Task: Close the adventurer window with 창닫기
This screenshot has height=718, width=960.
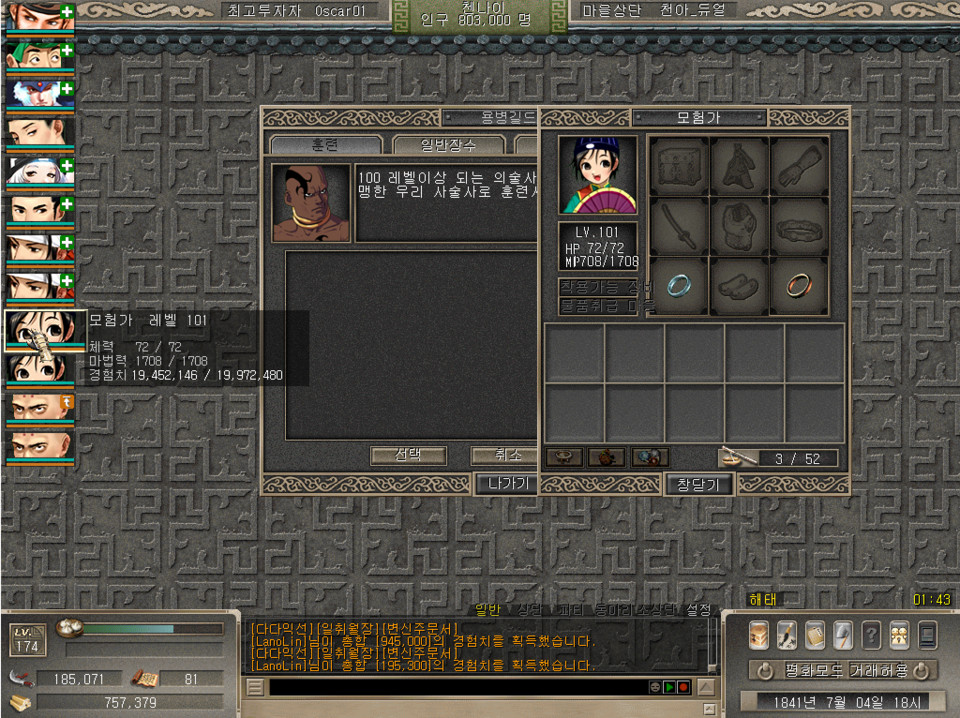Action: pyautogui.click(x=699, y=485)
